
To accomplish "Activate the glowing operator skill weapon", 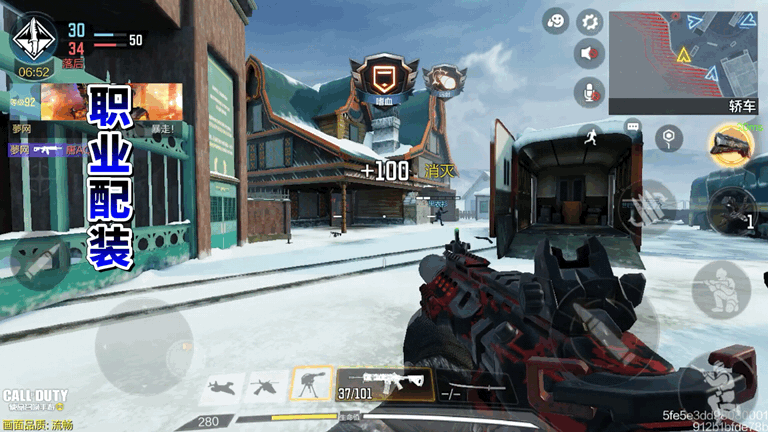I will point(732,146).
